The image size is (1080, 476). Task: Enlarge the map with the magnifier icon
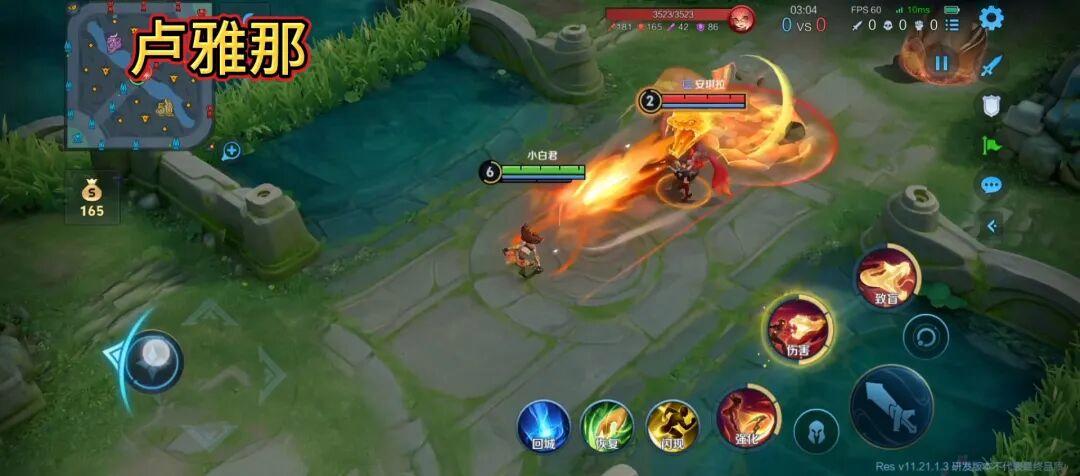(231, 151)
